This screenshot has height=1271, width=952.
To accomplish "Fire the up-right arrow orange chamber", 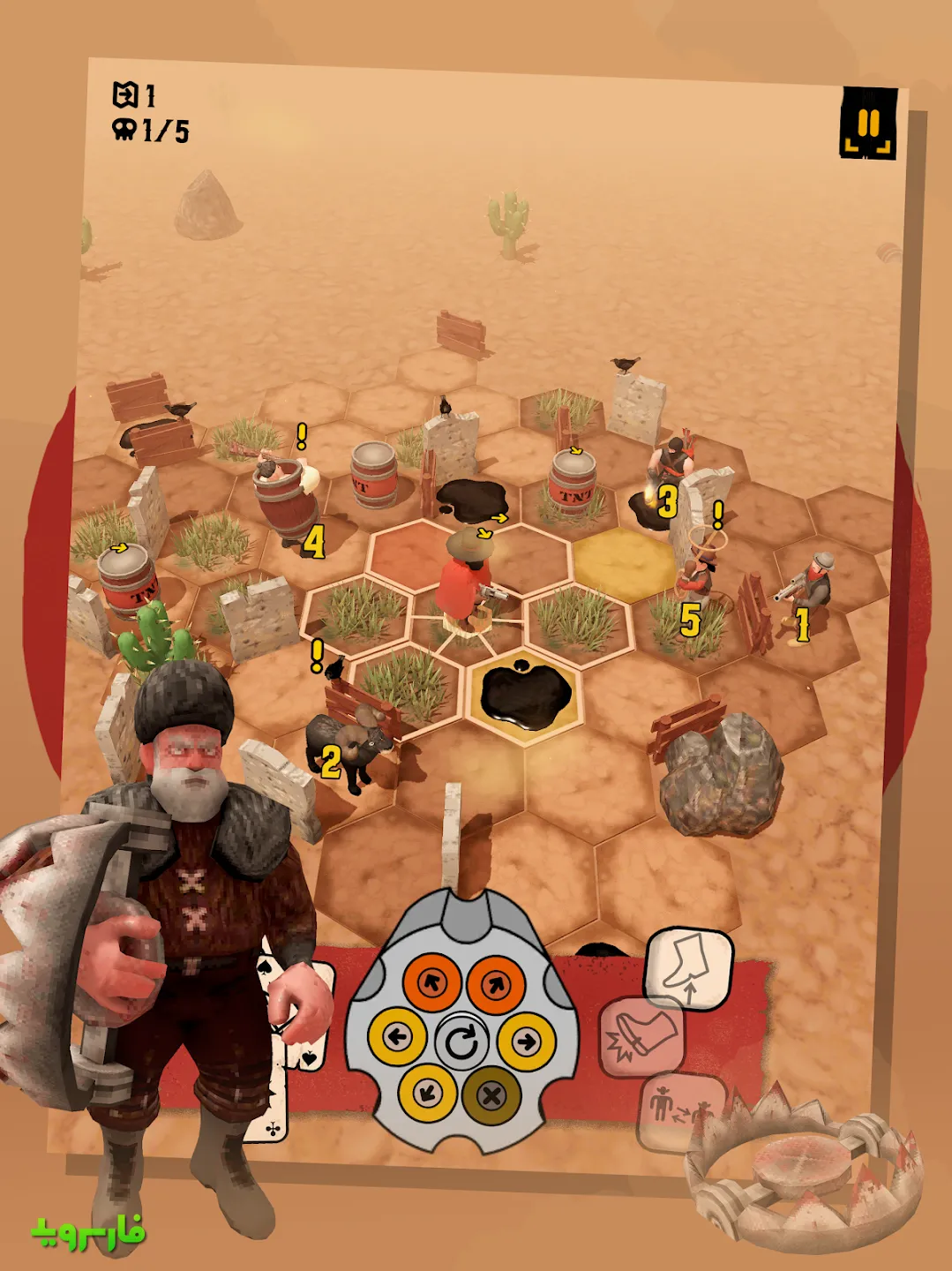I will [x=496, y=982].
